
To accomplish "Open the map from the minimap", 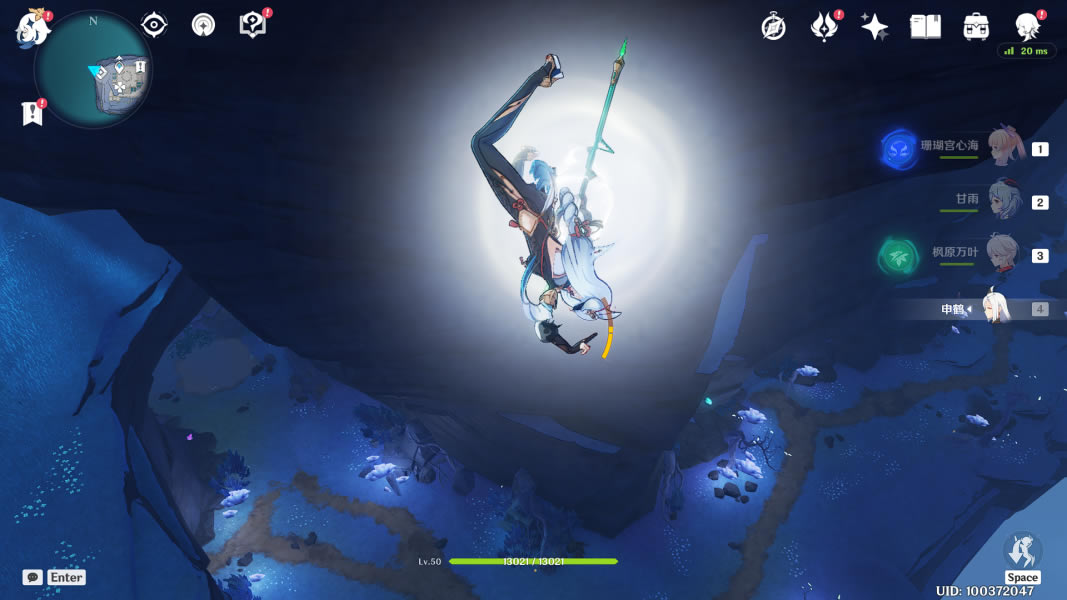I will 92,68.
